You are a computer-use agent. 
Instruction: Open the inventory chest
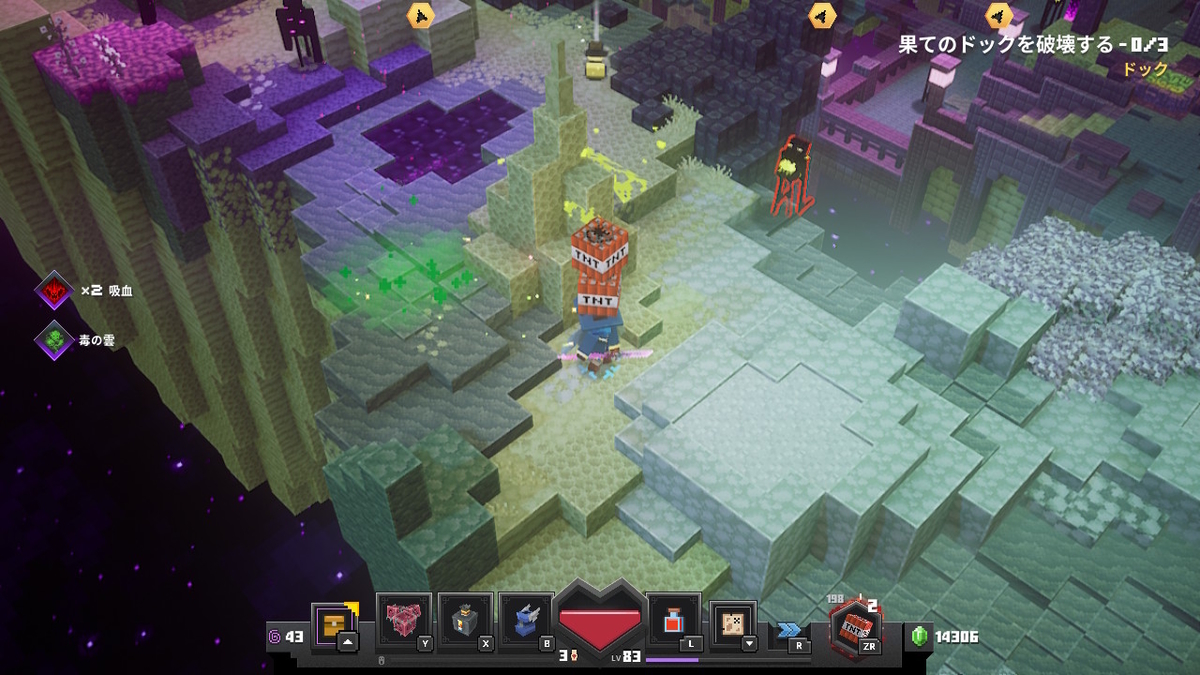pyautogui.click(x=333, y=622)
